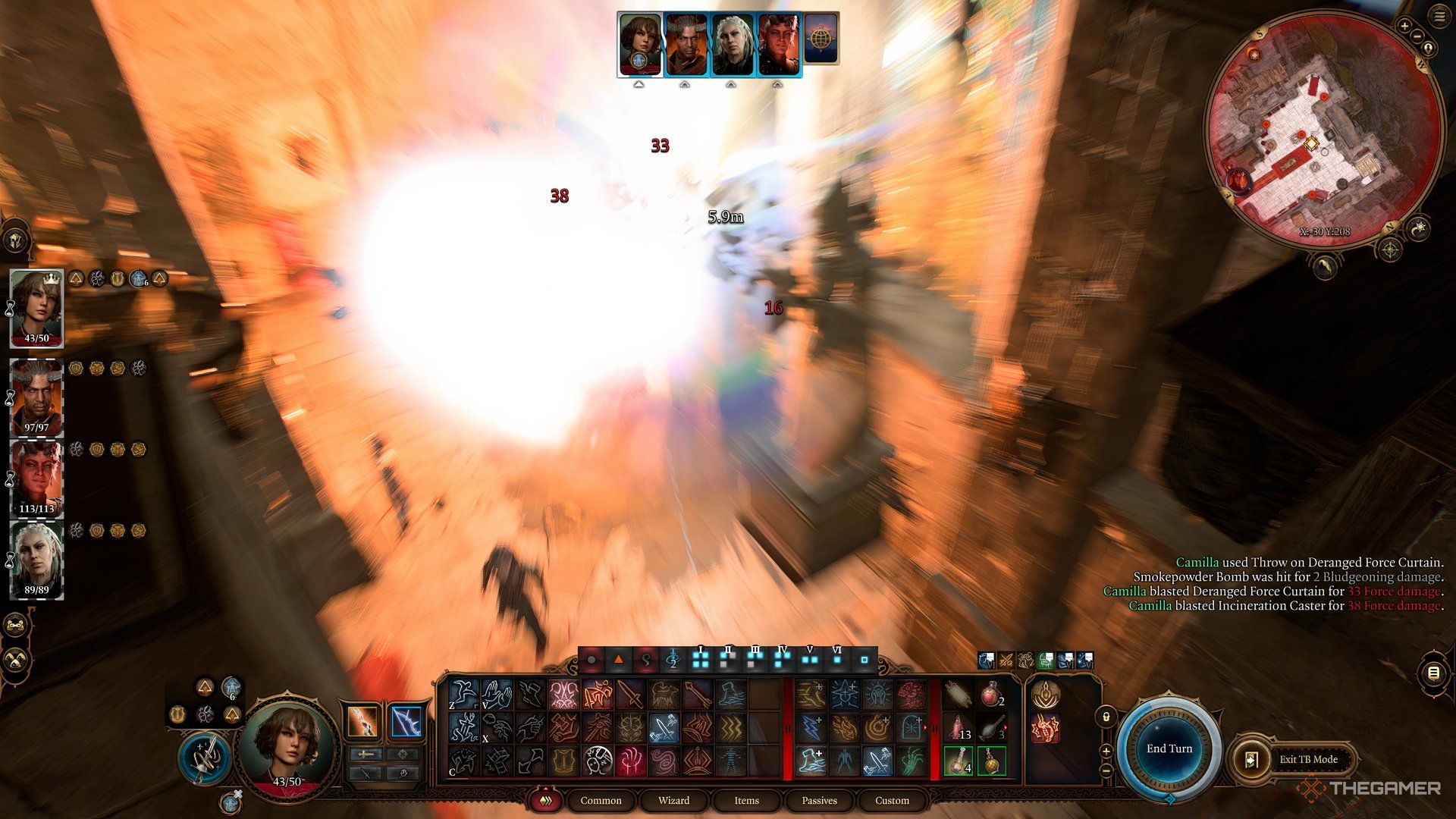Open the Wizard hotbar tab
This screenshot has height=819, width=1456.
pos(673,800)
